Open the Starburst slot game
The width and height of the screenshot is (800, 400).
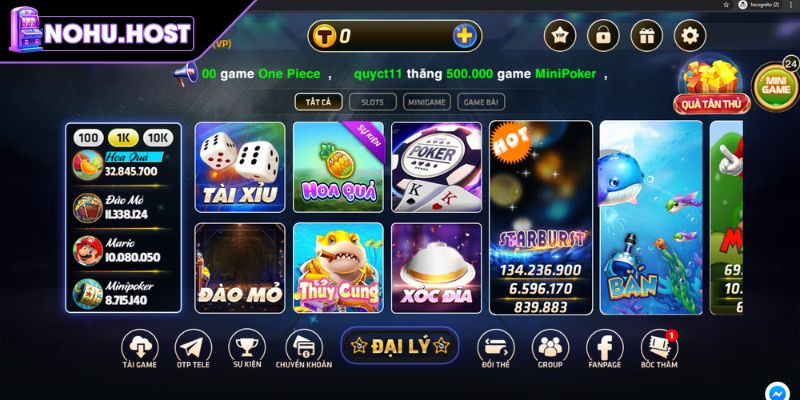tap(541, 217)
